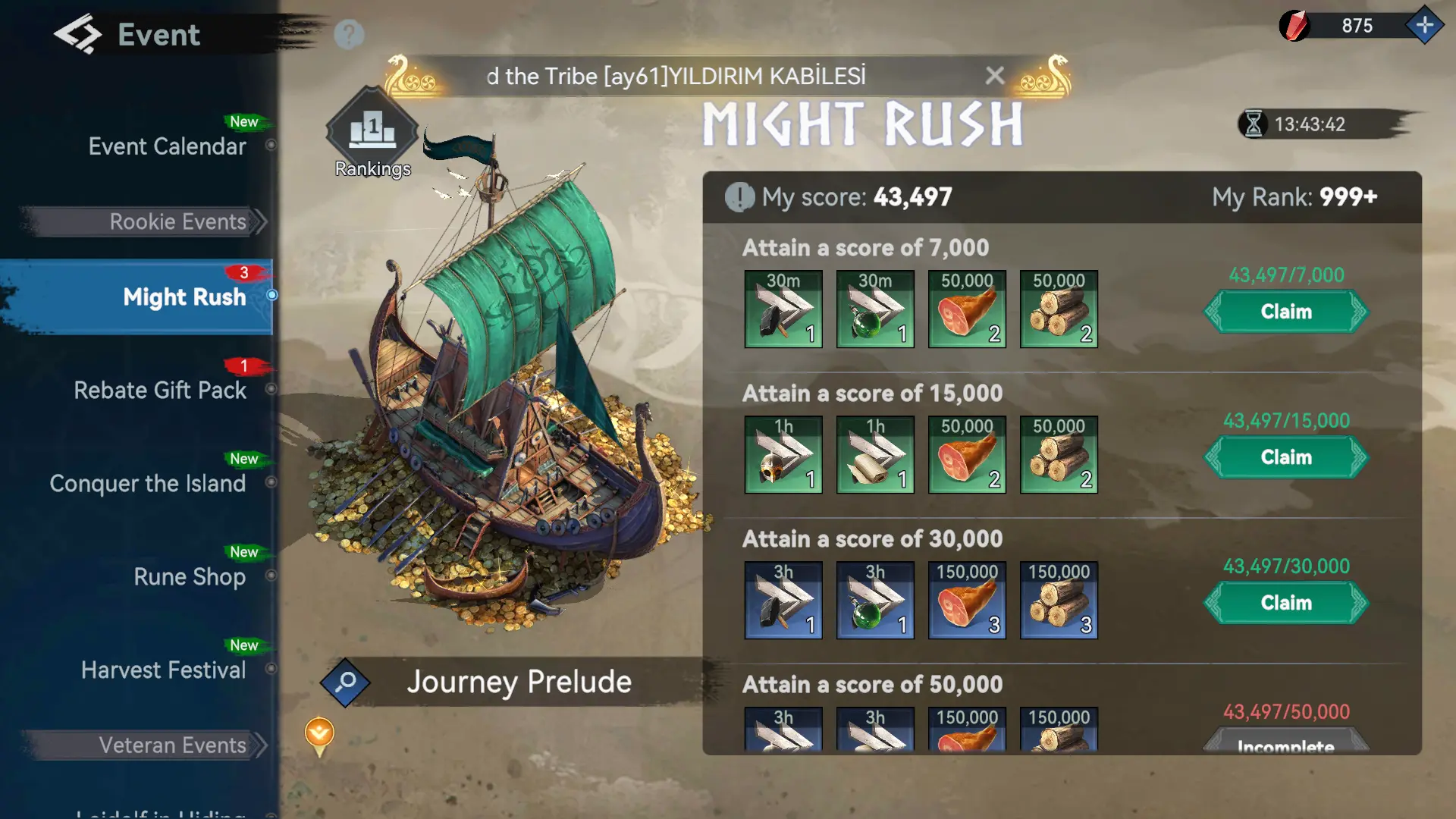Click the 50,000 wood reward icon
The width and height of the screenshot is (1456, 819).
[1059, 309]
